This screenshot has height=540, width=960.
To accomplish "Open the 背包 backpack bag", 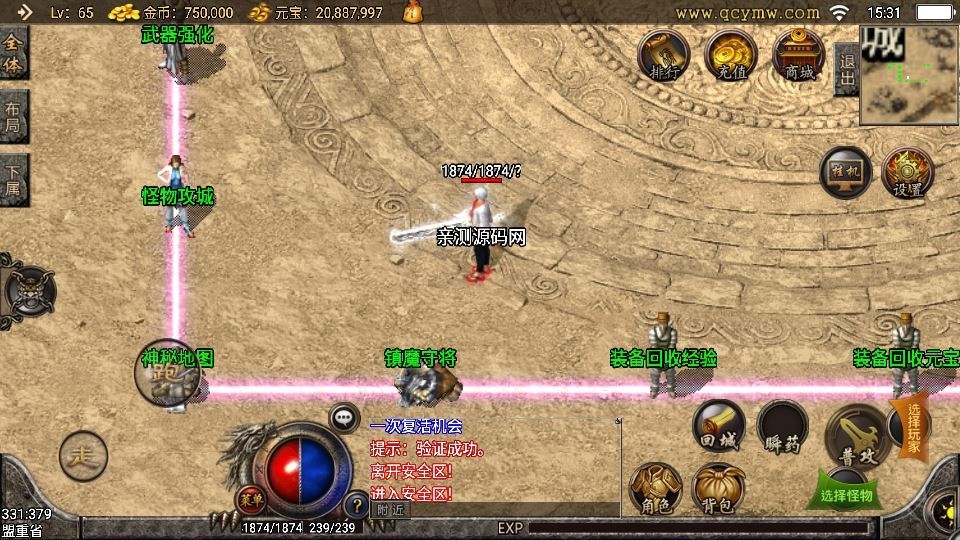I will click(717, 487).
